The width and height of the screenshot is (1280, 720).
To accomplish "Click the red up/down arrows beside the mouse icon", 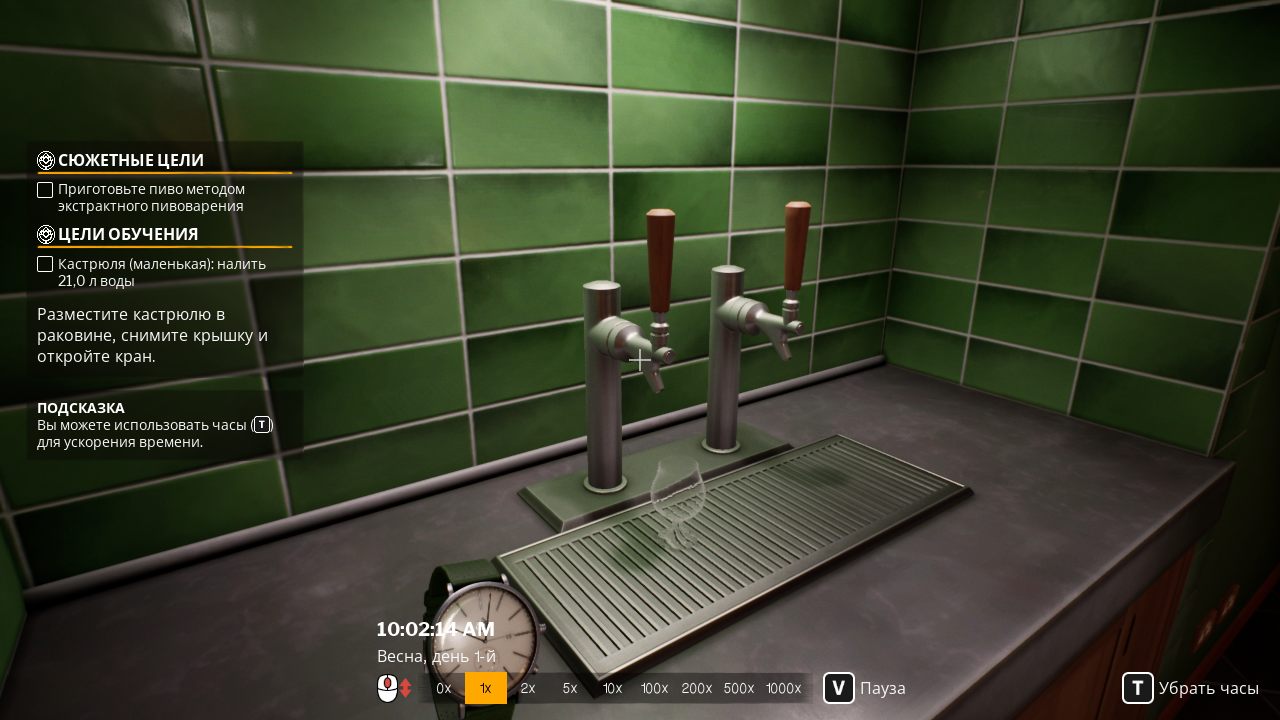I will [408, 688].
